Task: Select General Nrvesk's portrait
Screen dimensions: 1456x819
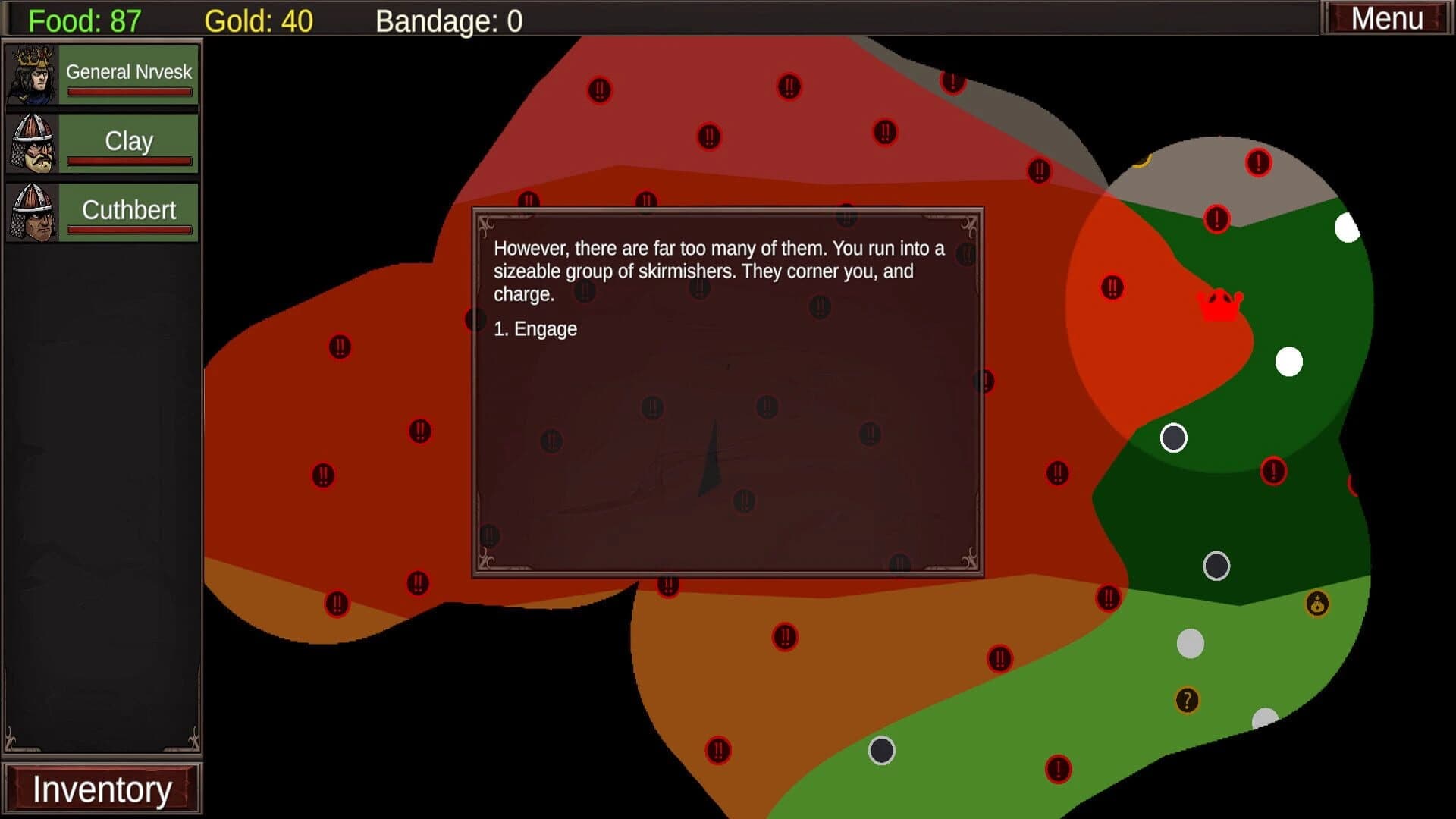Action: coord(30,73)
